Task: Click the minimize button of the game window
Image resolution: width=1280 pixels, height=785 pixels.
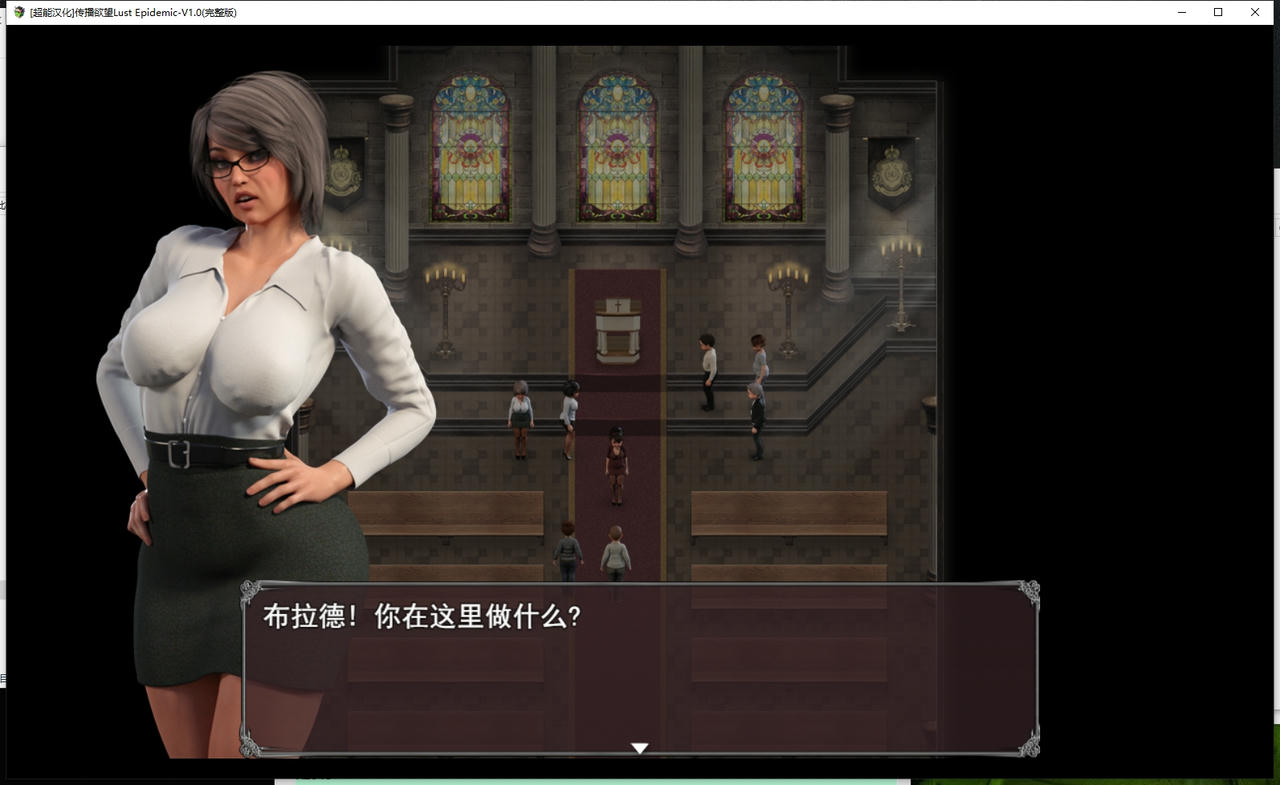Action: tap(1181, 12)
